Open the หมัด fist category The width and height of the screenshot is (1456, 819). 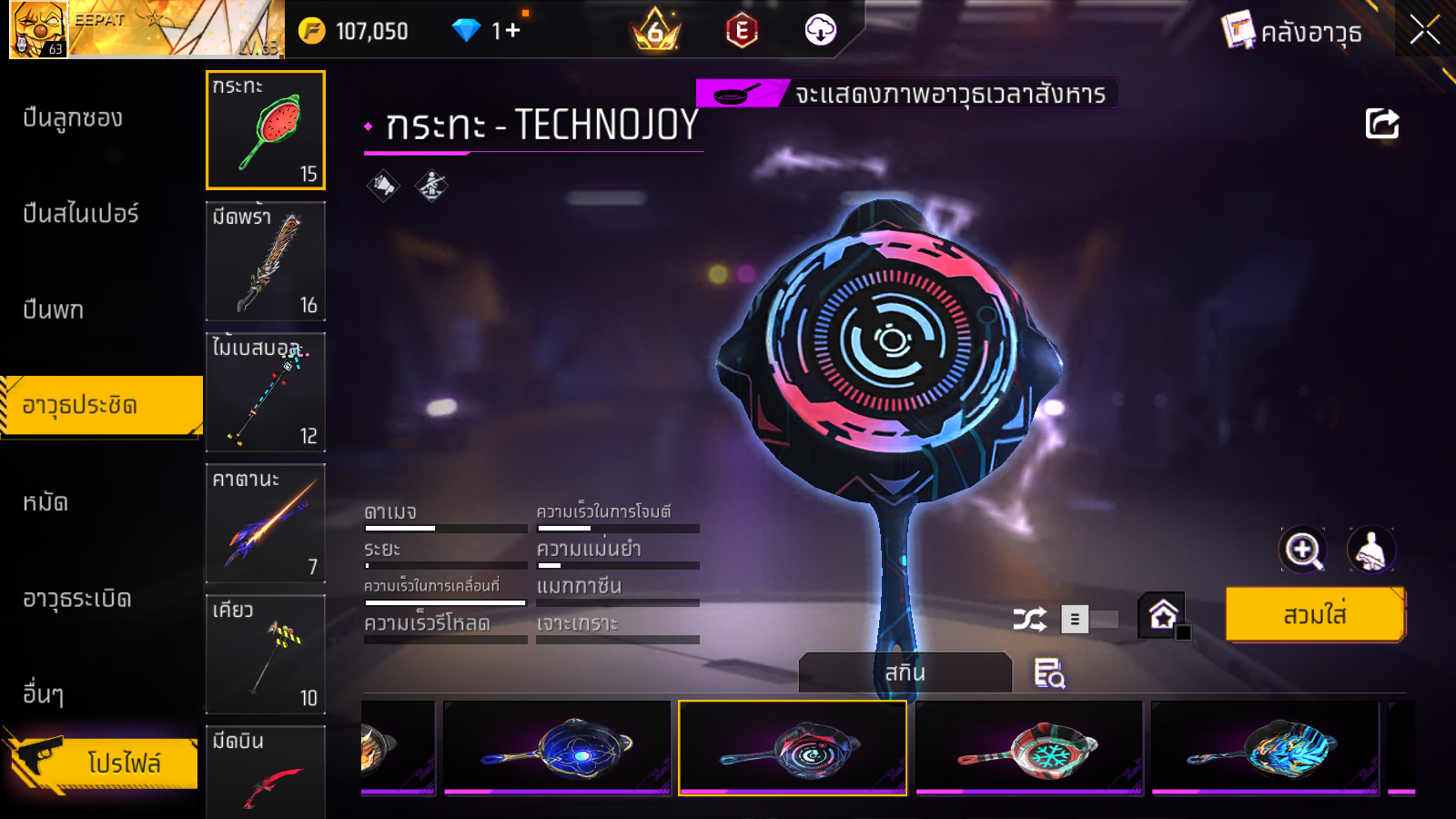[x=45, y=502]
